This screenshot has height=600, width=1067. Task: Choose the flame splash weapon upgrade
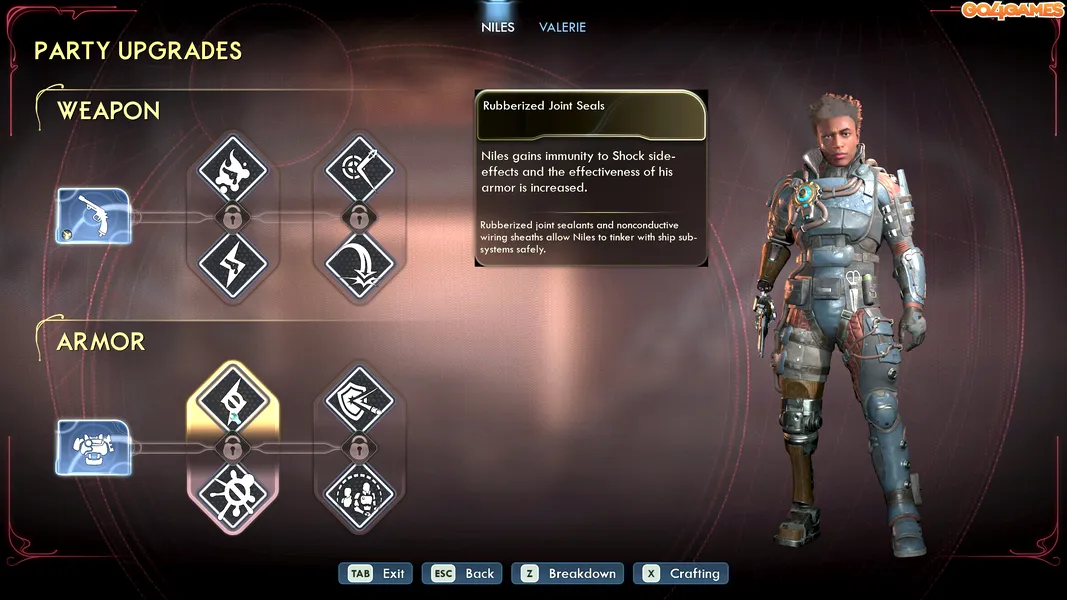coord(233,169)
